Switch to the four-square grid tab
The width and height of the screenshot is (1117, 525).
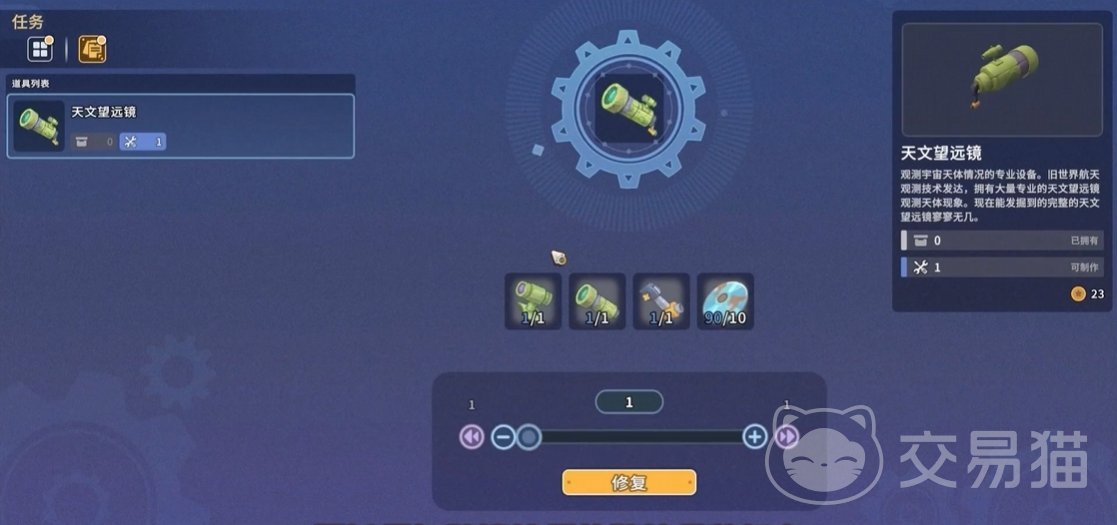(40, 49)
